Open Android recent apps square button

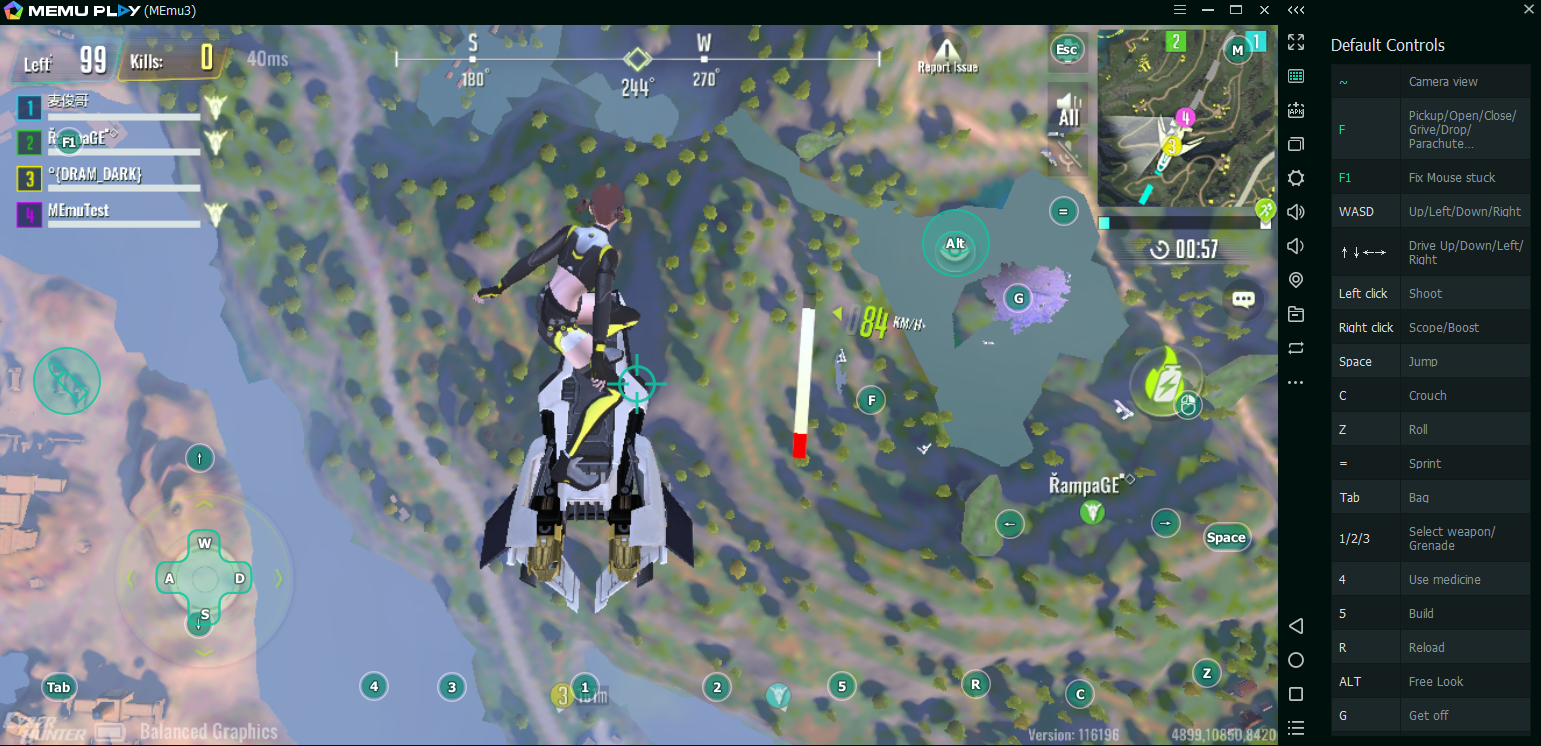[1296, 693]
